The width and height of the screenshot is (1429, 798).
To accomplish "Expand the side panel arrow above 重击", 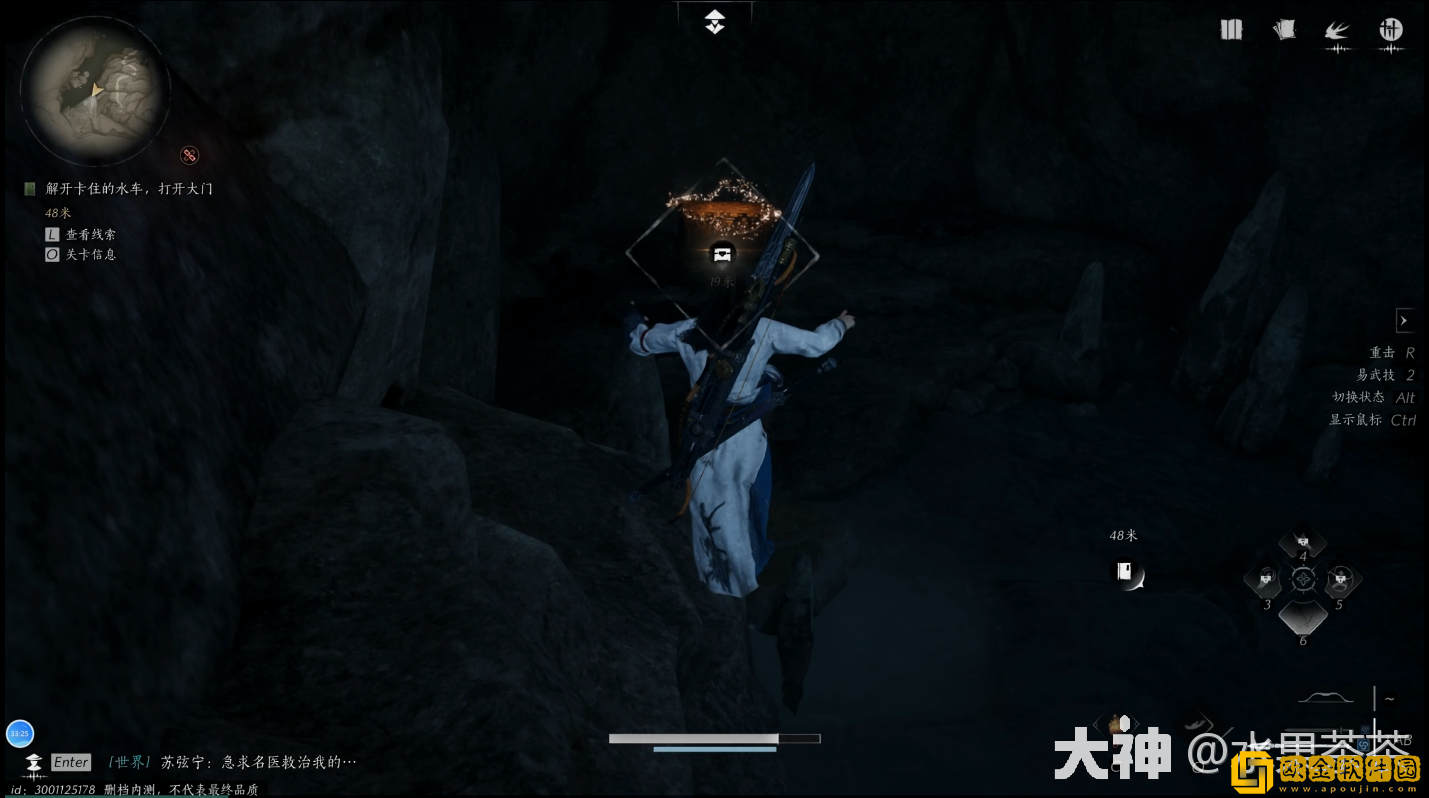I will (1404, 320).
